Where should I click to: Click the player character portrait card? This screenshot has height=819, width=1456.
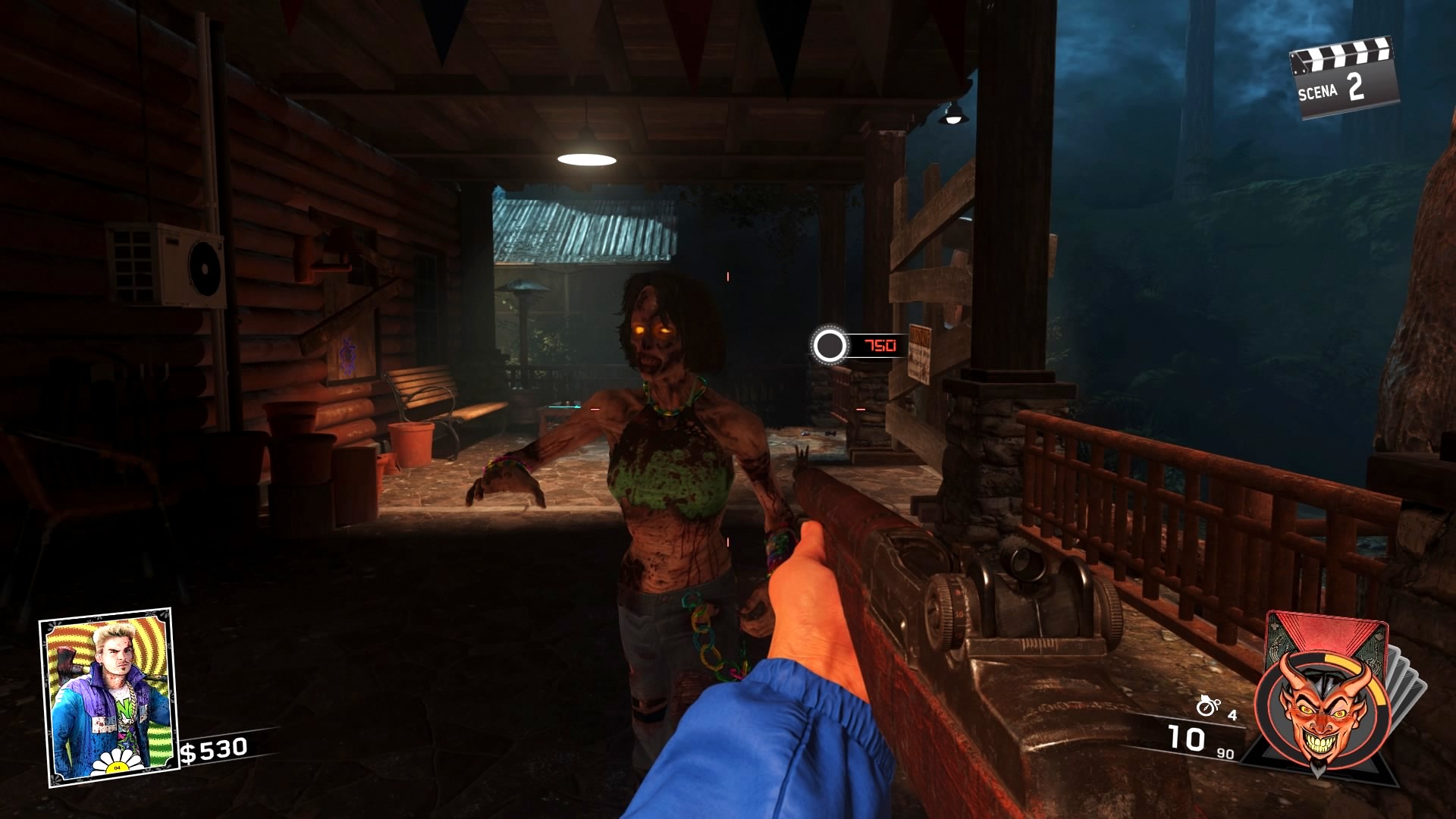pyautogui.click(x=108, y=697)
